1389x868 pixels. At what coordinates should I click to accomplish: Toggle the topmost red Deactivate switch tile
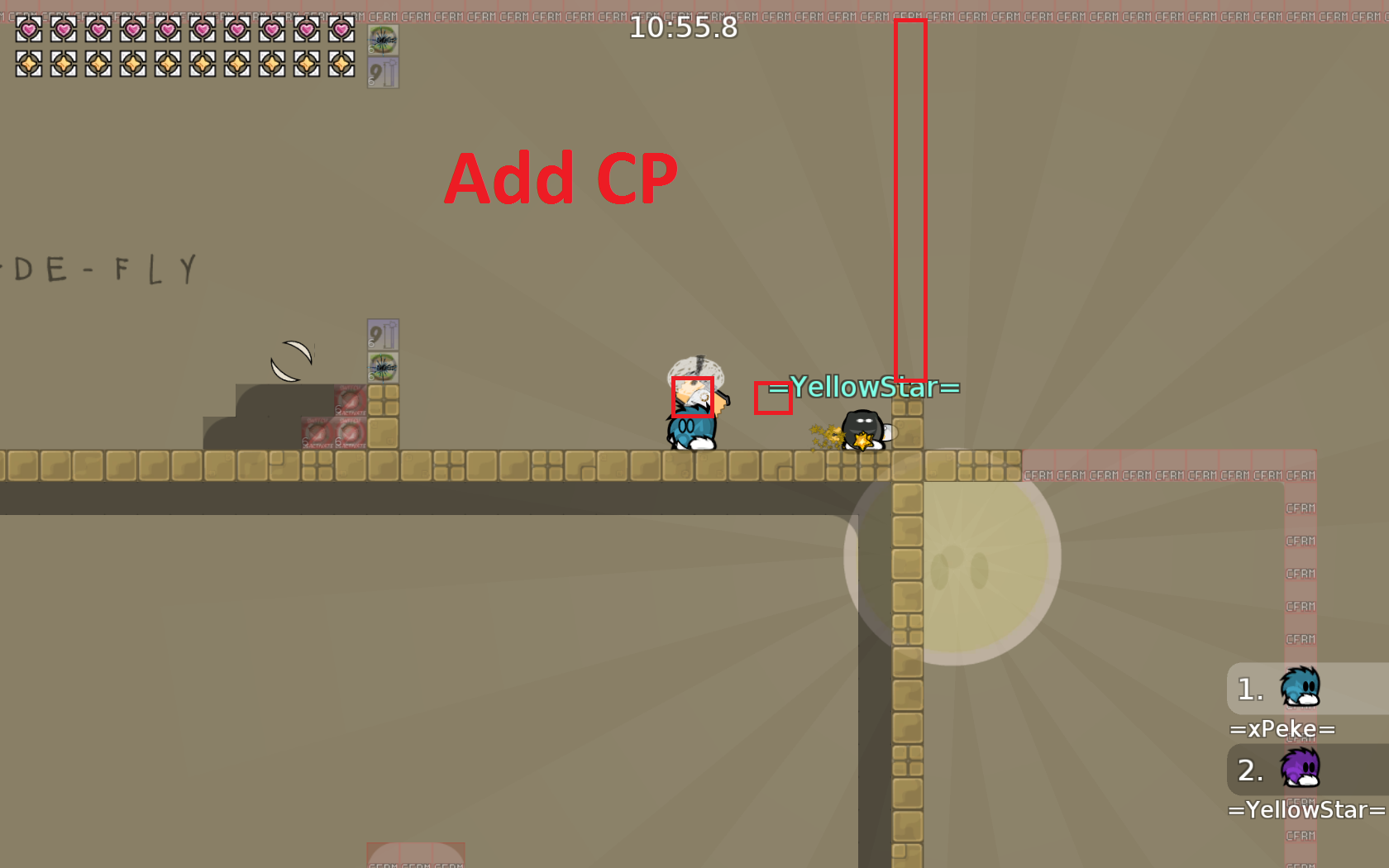pyautogui.click(x=351, y=399)
